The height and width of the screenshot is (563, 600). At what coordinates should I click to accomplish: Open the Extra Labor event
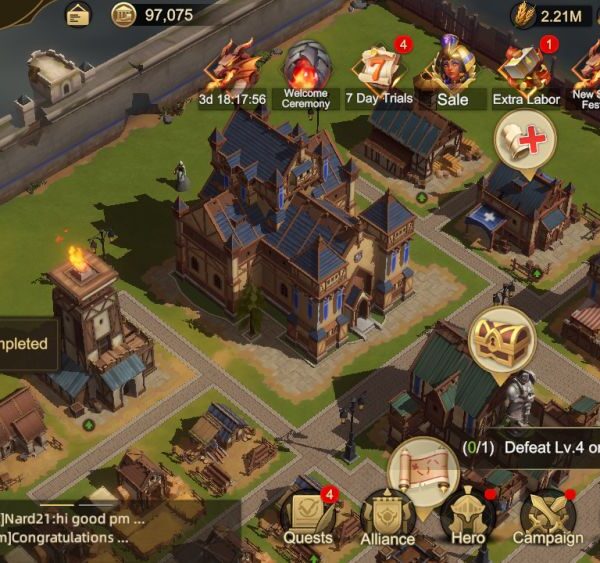click(x=525, y=72)
